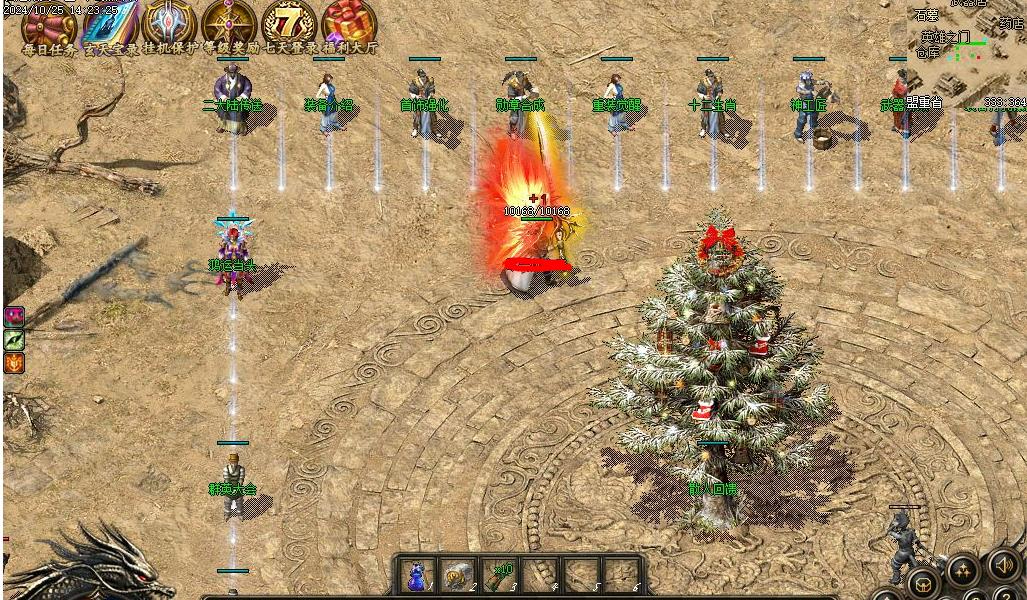This screenshot has width=1027, height=600.
Task: Open the 七天登录 seven-day login icon
Action: [x=290, y=24]
